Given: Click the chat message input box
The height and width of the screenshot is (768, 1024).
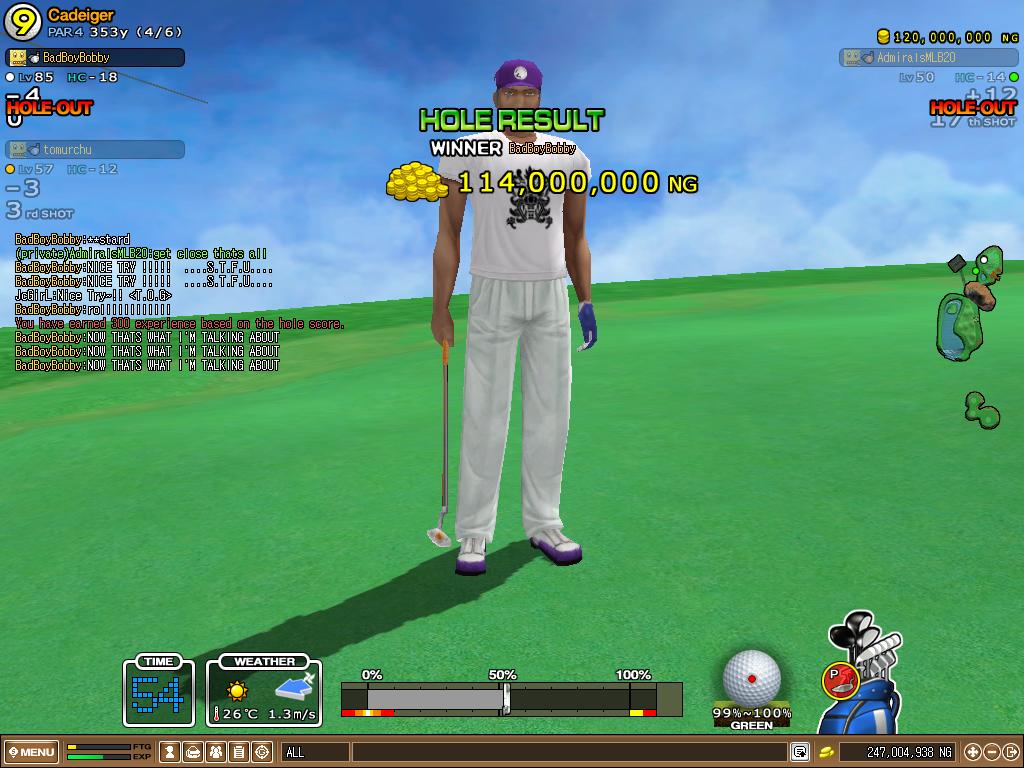Looking at the screenshot, I should click(568, 752).
